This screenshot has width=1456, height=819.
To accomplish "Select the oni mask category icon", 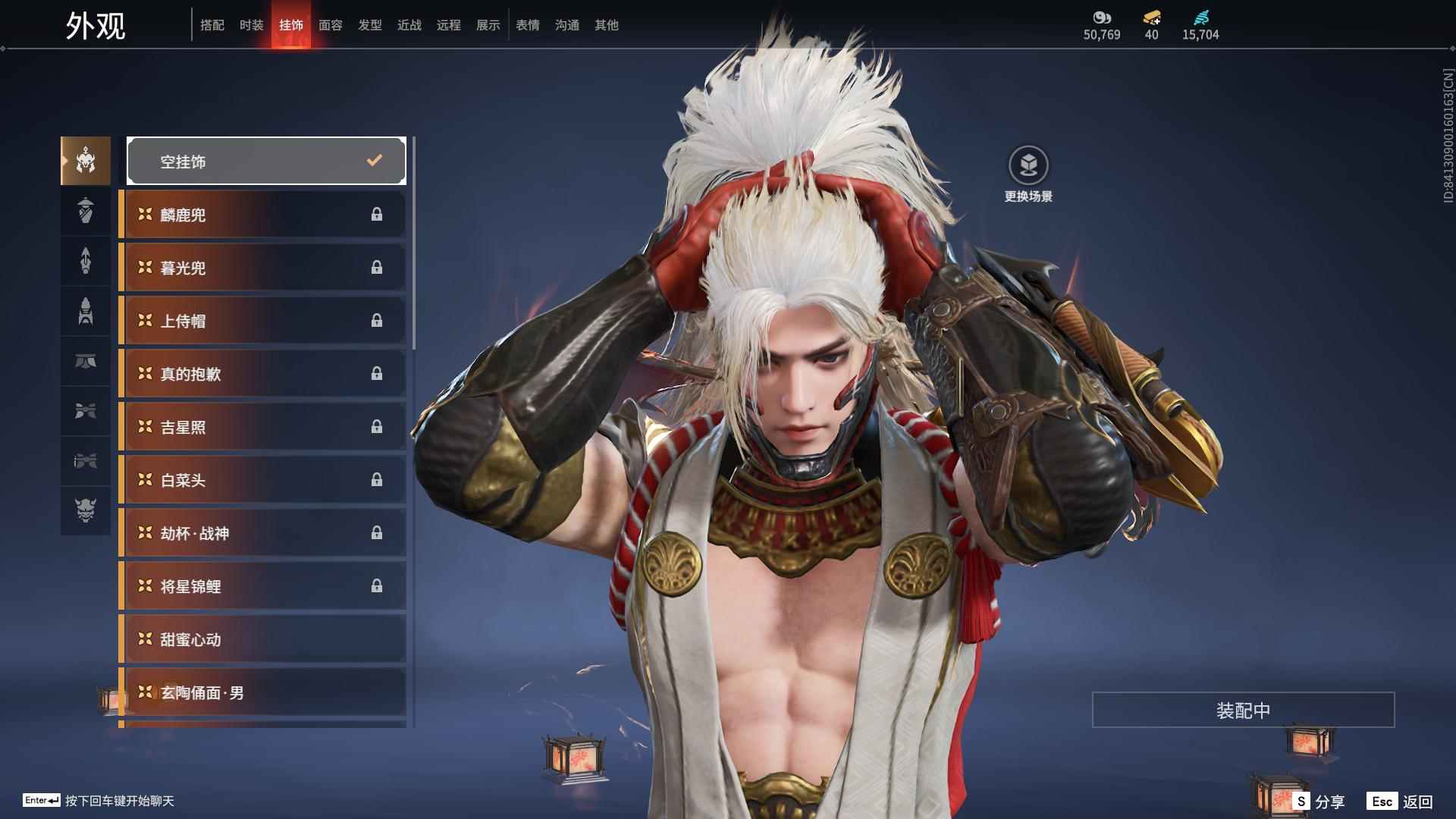I will click(x=86, y=510).
